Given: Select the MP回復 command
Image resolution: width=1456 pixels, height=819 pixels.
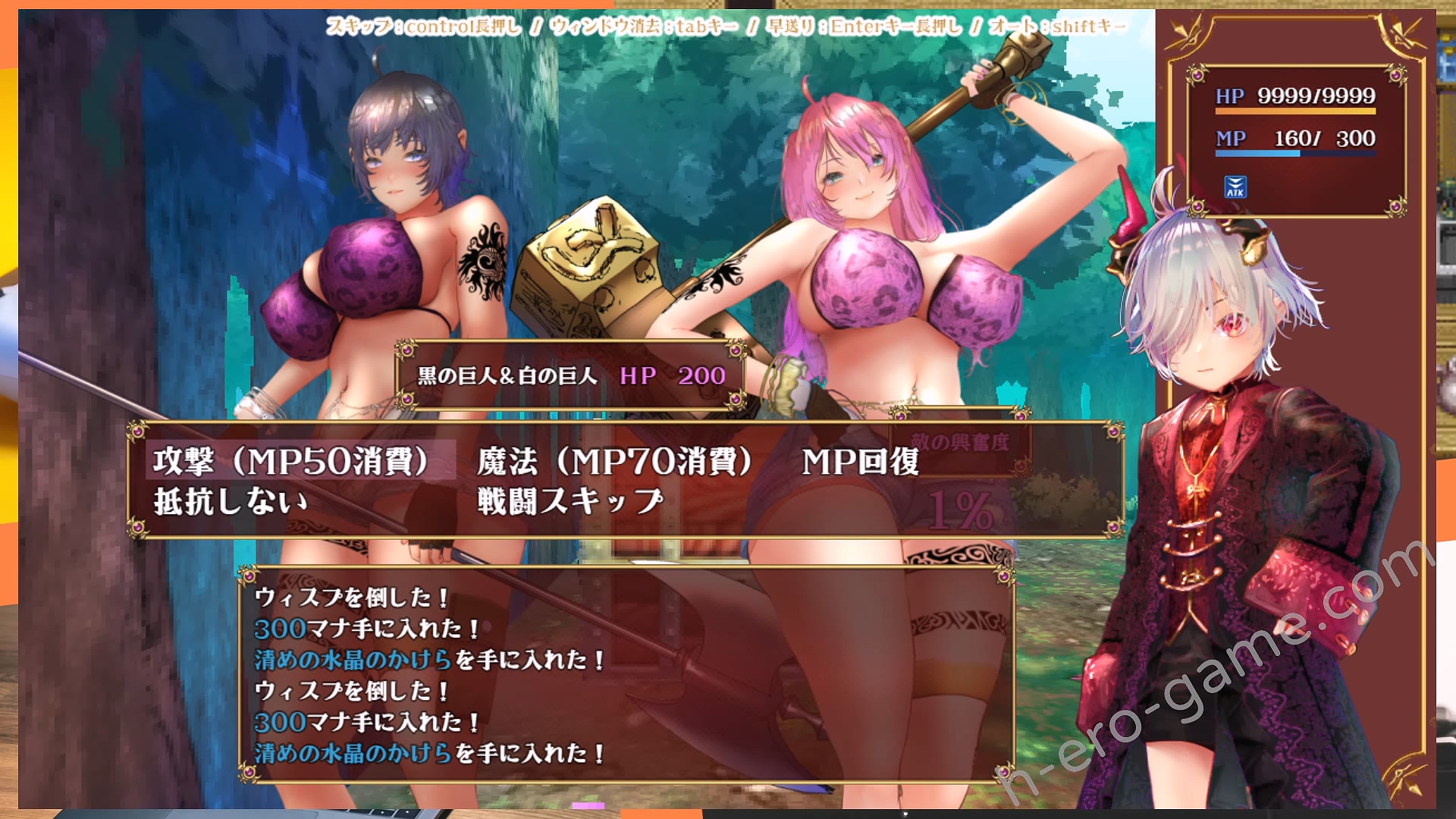Looking at the screenshot, I should click(x=860, y=461).
